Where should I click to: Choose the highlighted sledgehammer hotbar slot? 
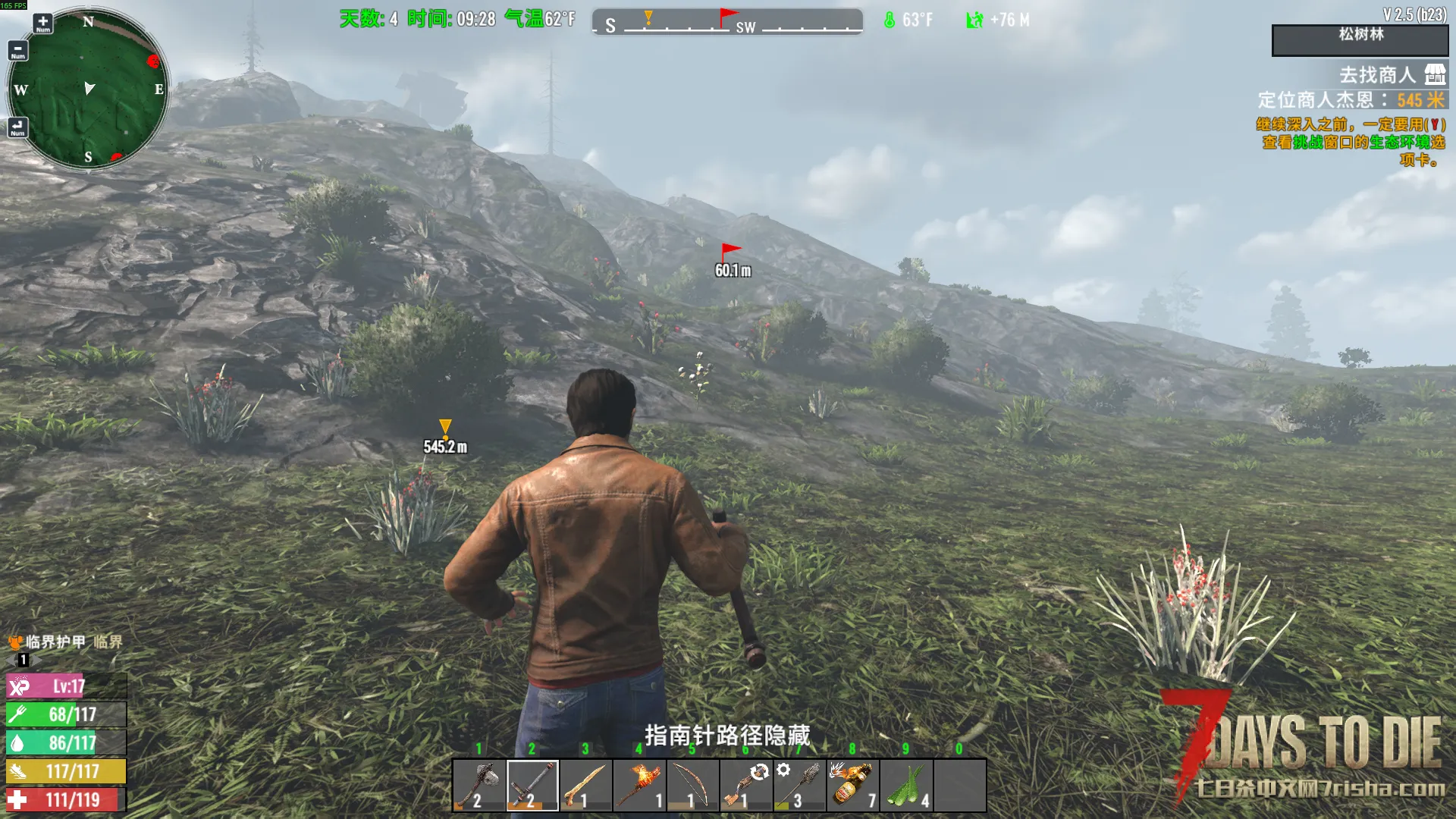tap(532, 786)
